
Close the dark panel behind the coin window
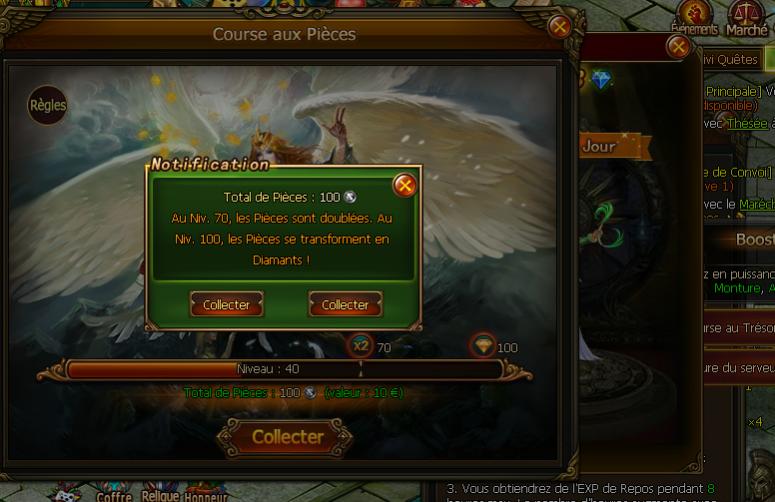point(678,46)
